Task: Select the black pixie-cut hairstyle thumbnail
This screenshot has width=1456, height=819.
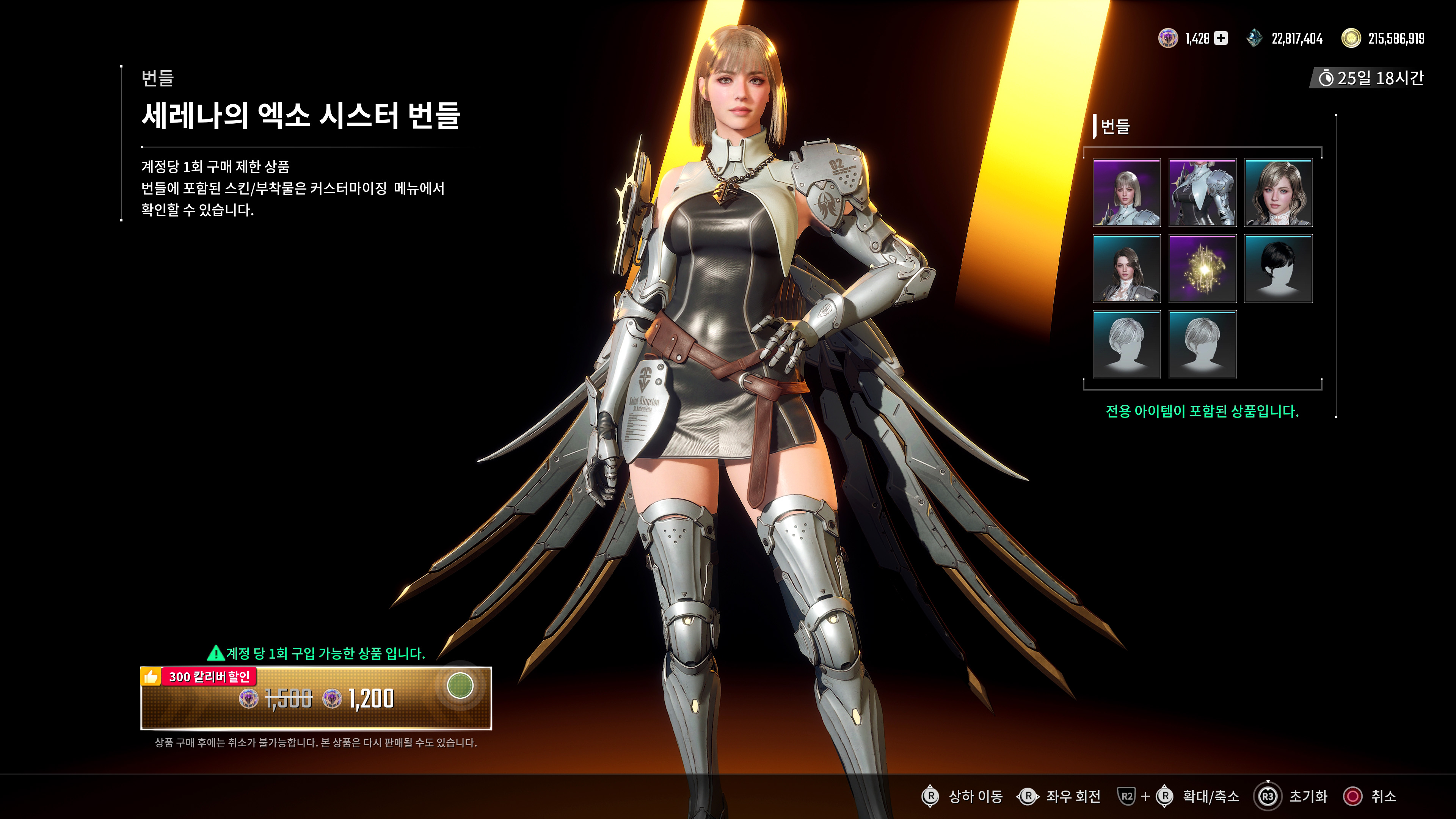Action: pos(1279,268)
